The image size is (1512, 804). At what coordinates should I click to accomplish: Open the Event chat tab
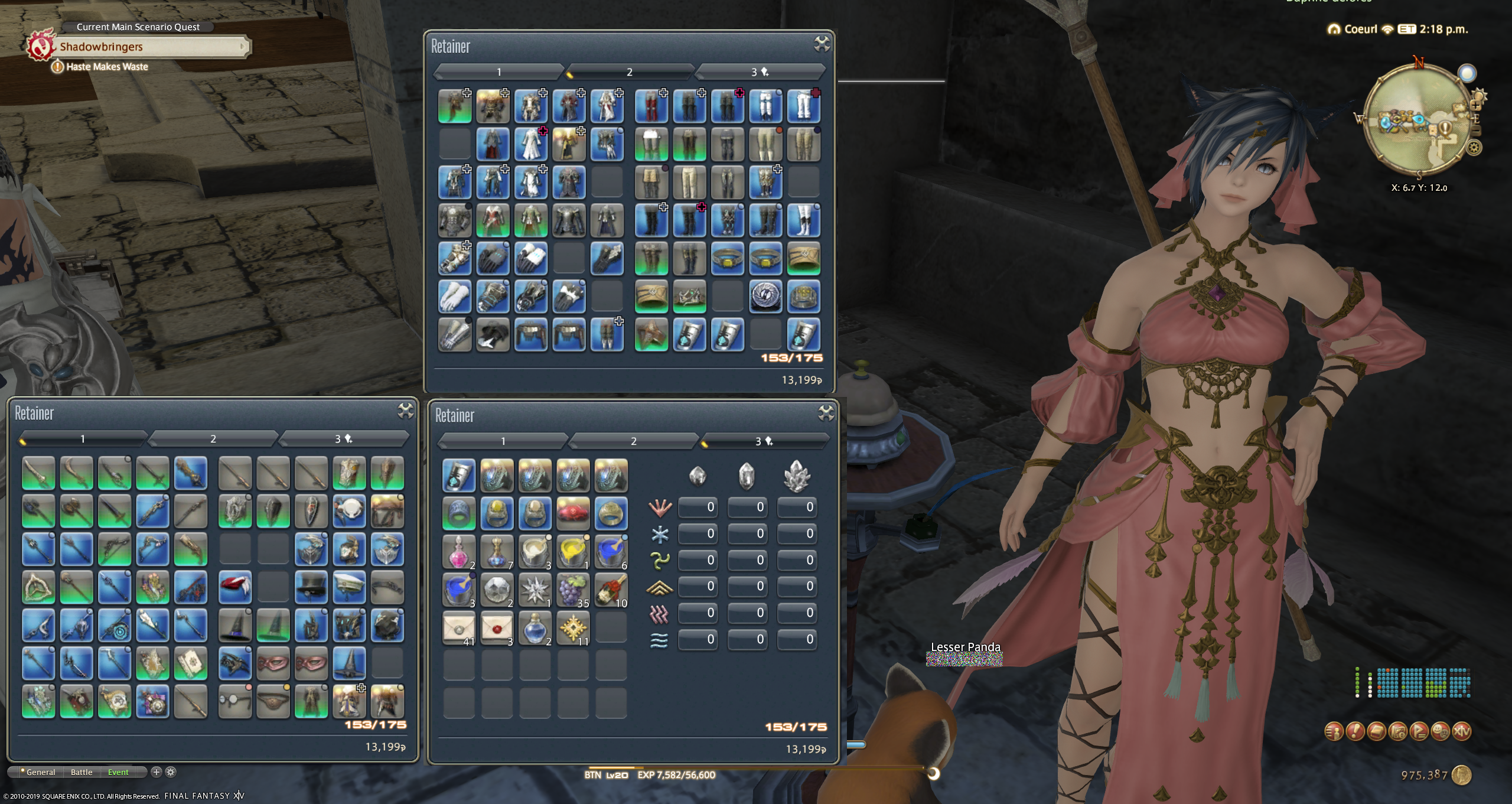pos(118,772)
